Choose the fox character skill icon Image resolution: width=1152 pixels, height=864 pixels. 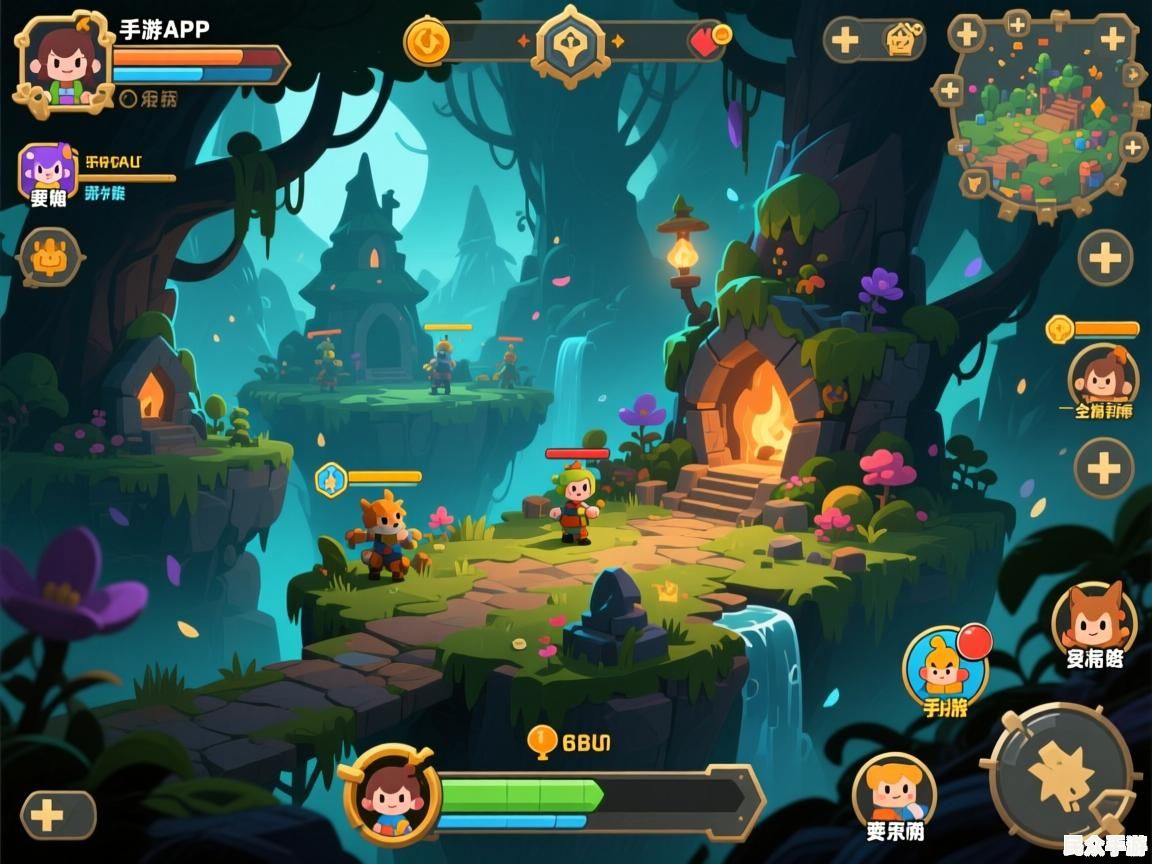[x=1094, y=620]
